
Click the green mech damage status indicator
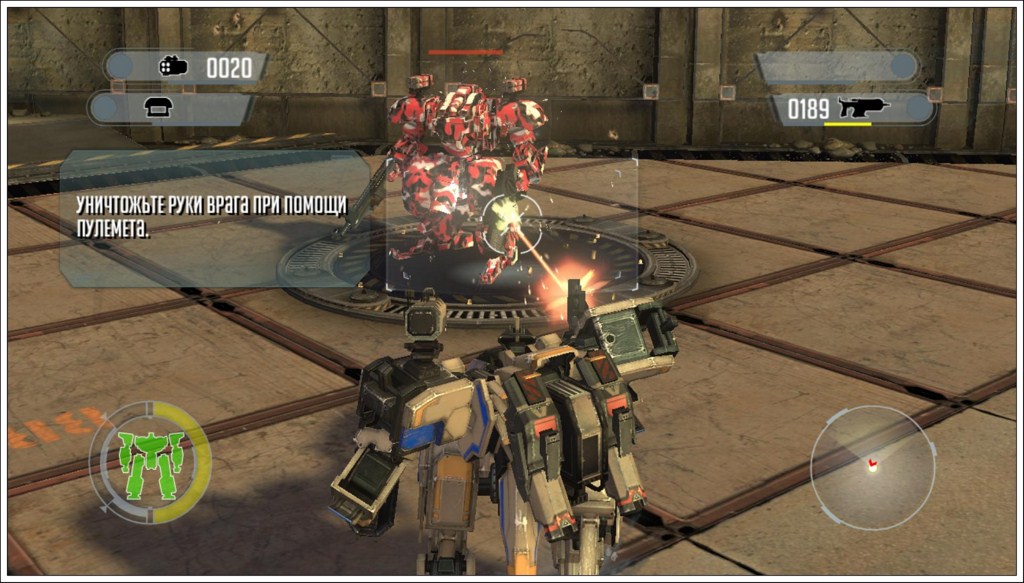[150, 460]
